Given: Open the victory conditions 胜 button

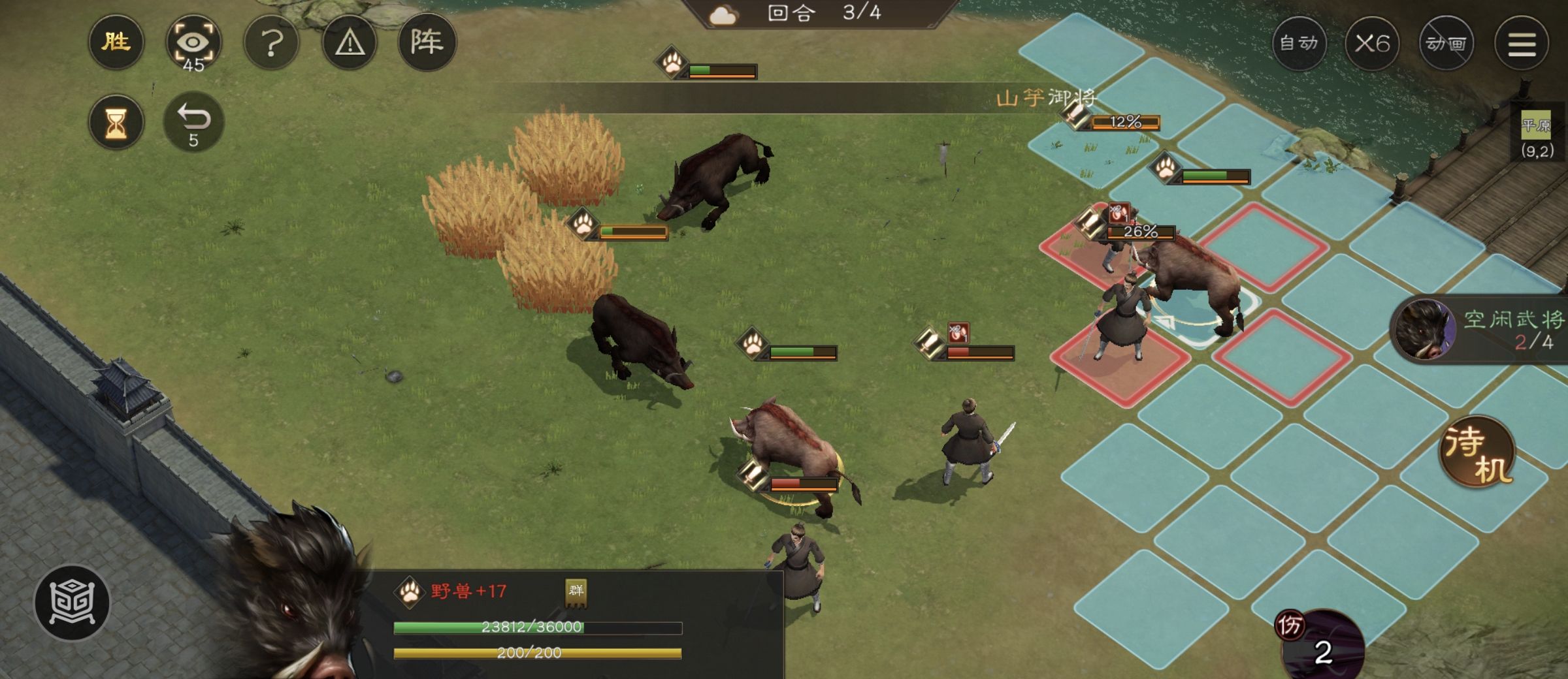Looking at the screenshot, I should [x=116, y=43].
